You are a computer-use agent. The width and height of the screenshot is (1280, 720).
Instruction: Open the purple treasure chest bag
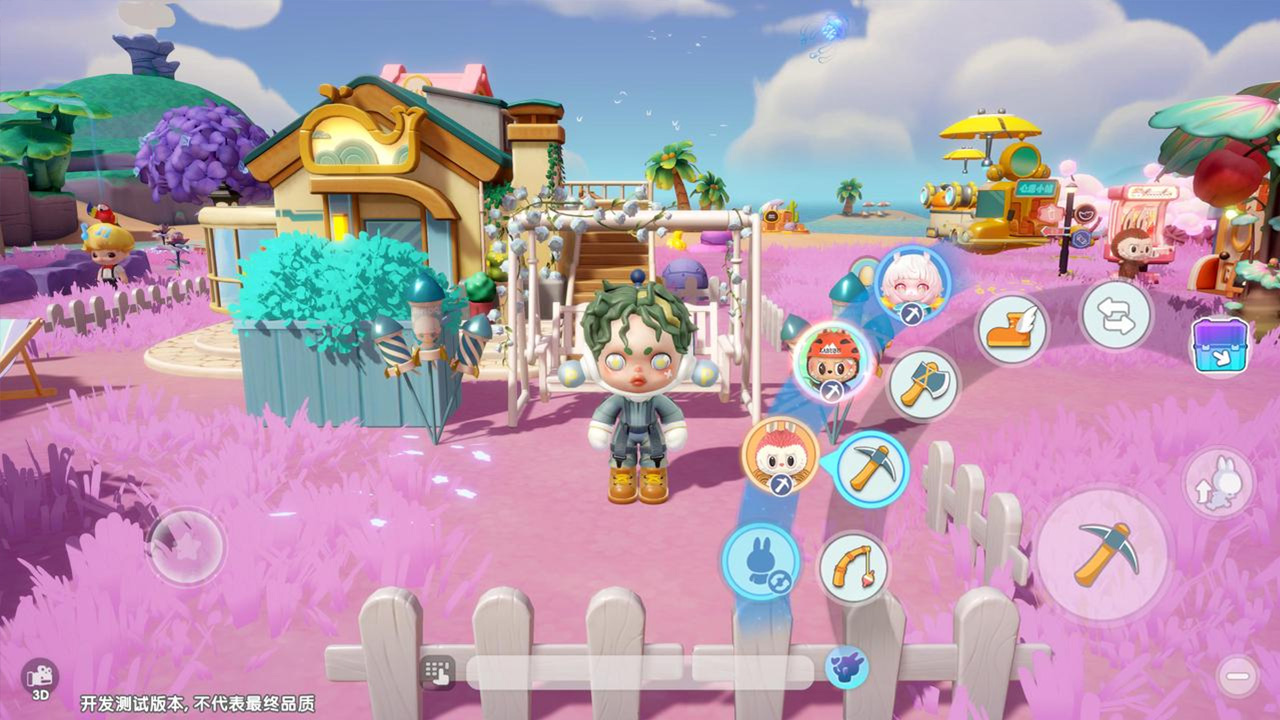1220,346
